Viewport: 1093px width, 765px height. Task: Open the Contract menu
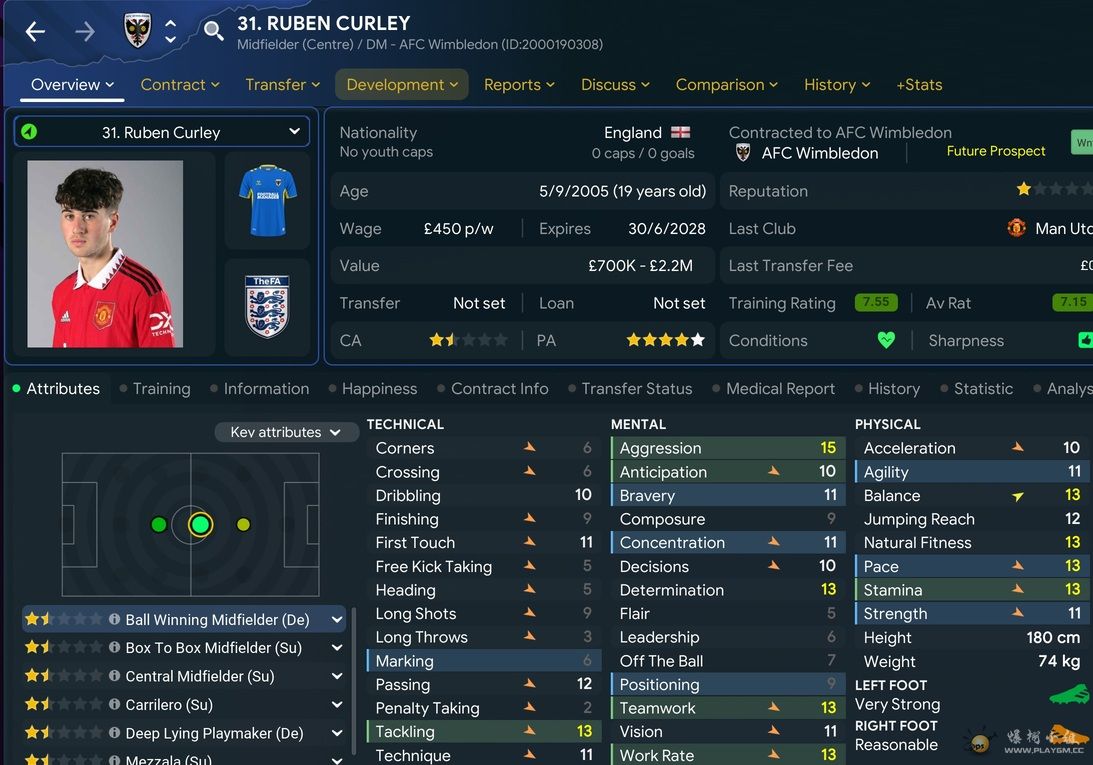(179, 85)
